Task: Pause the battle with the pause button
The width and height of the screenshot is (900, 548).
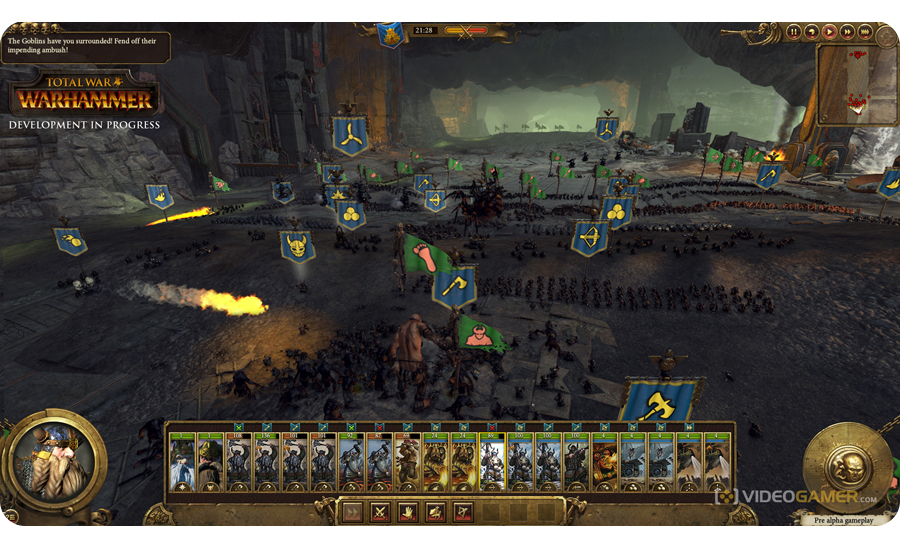Action: 793,32
